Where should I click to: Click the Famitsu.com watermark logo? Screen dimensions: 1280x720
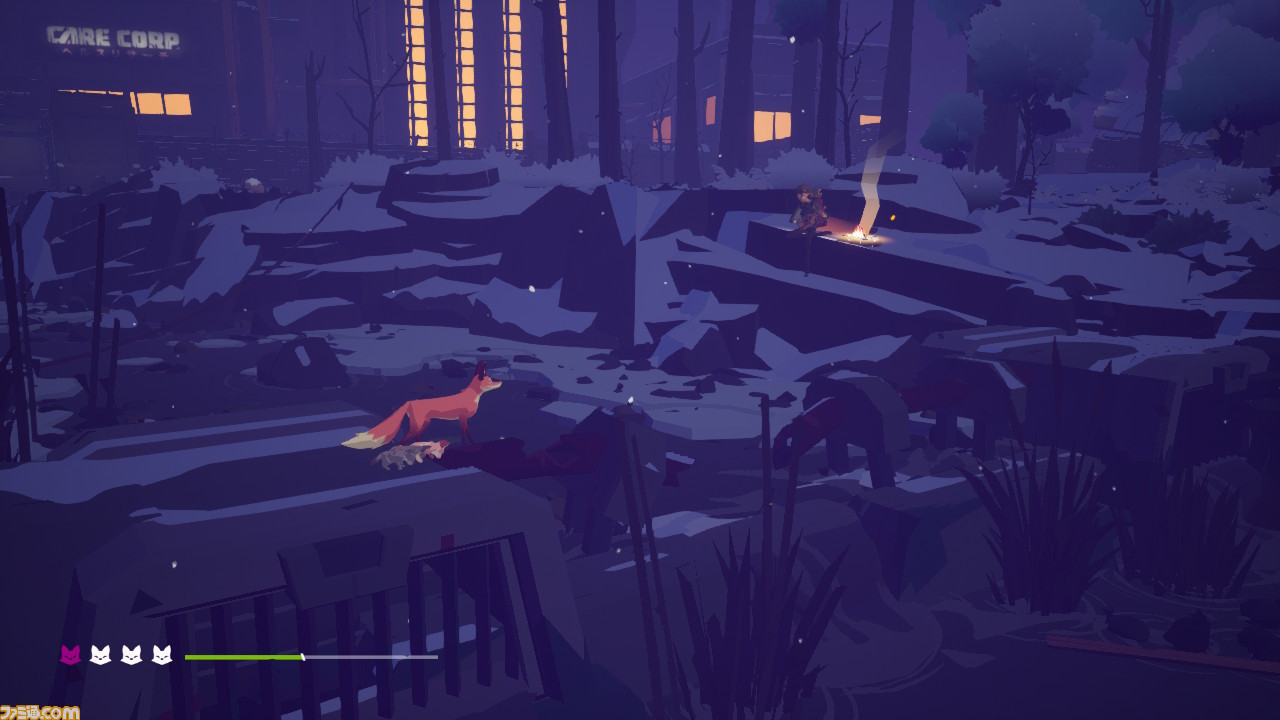click(40, 711)
